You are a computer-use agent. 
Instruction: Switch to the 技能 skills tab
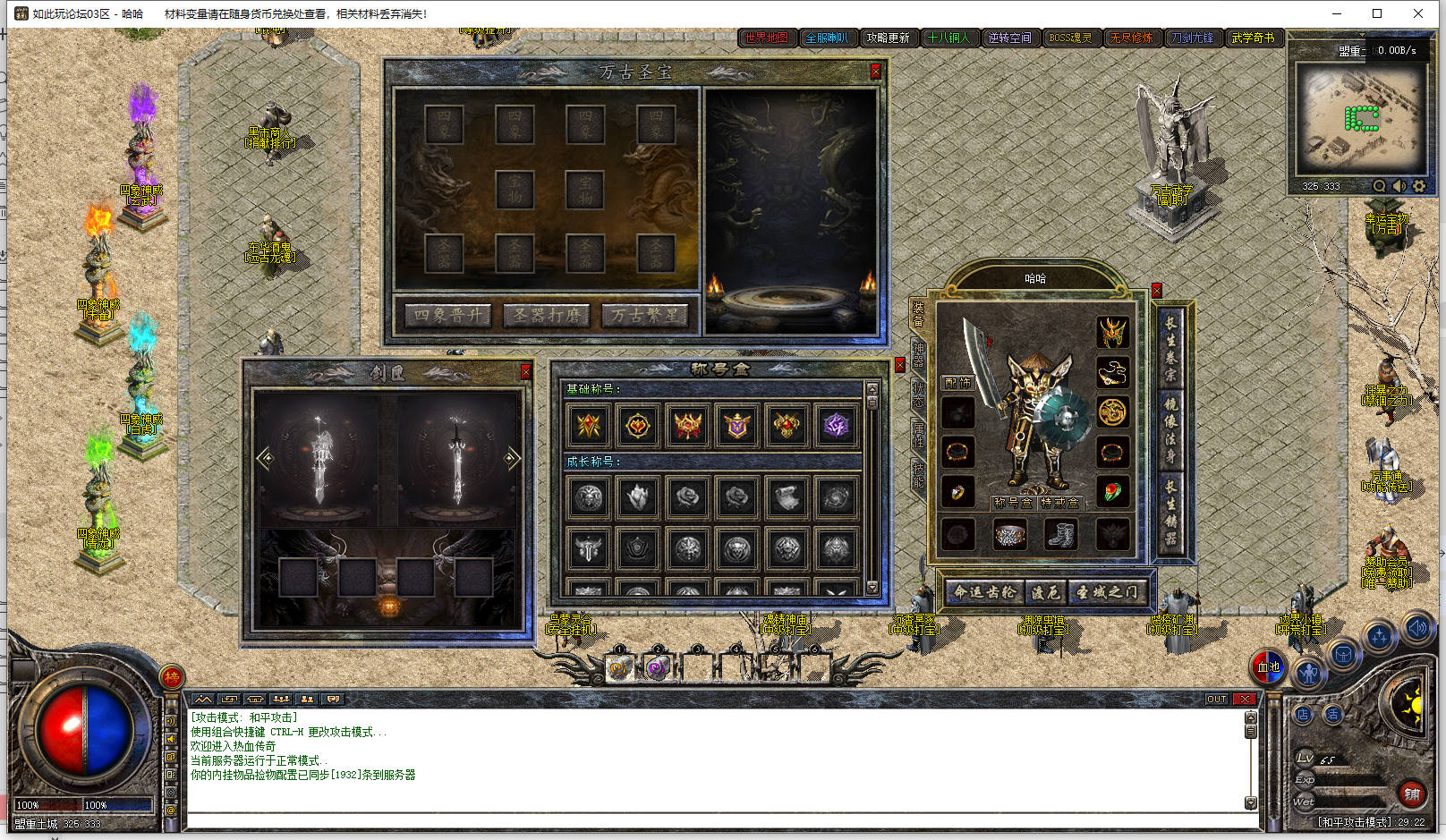click(918, 474)
